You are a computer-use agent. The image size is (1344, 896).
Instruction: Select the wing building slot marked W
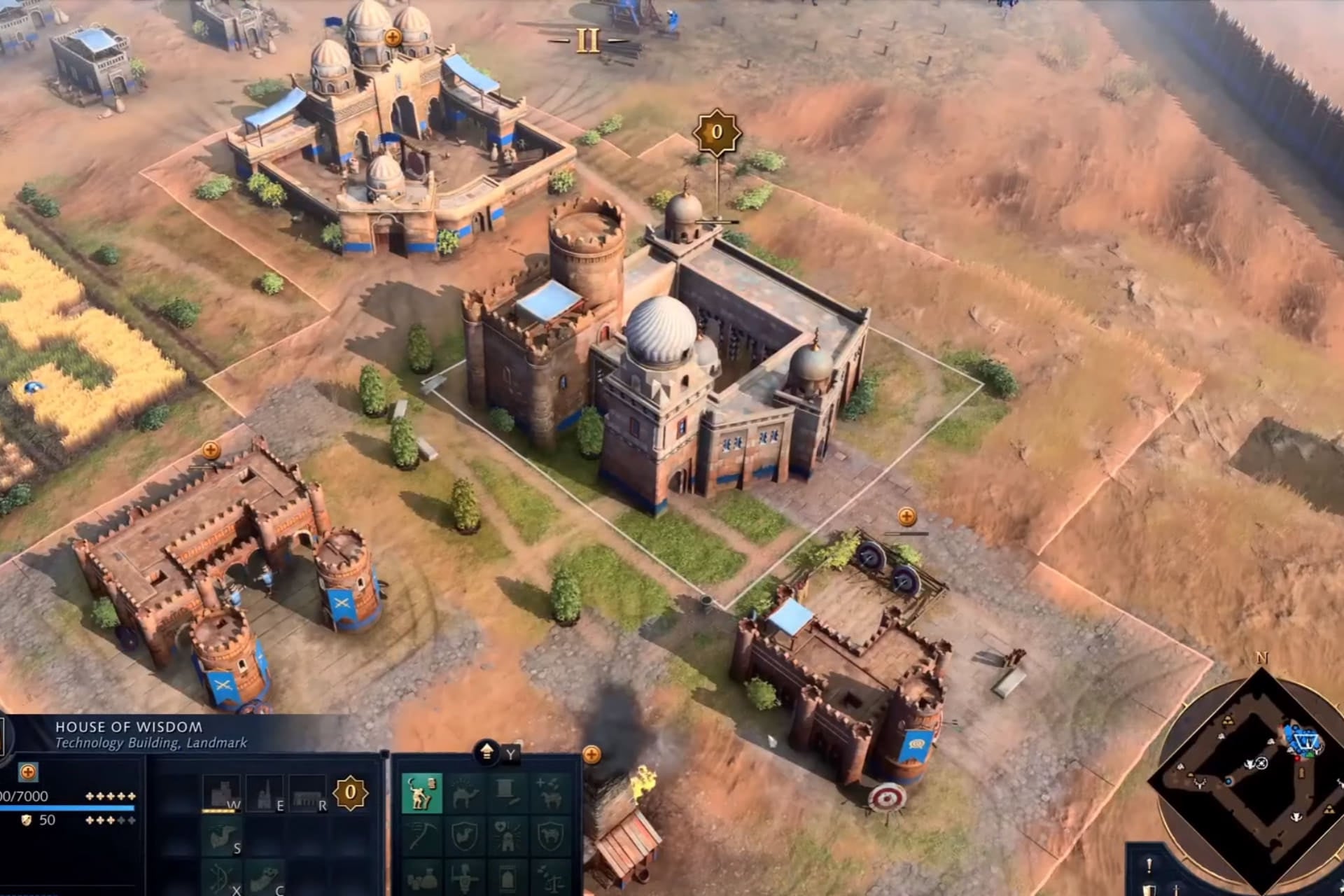coord(221,793)
